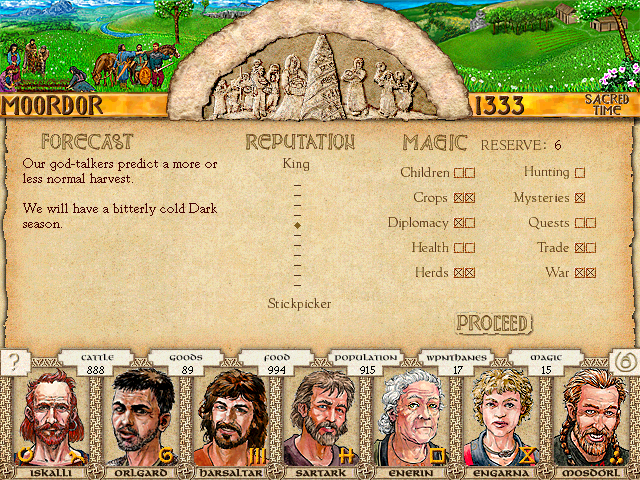
Task: Allocate magic to Quests
Action: pos(585,223)
